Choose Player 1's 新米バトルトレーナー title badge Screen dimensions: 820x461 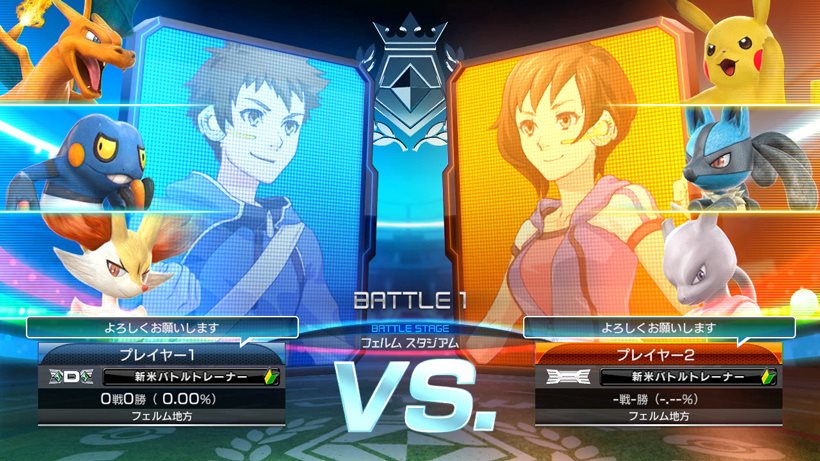(187, 377)
